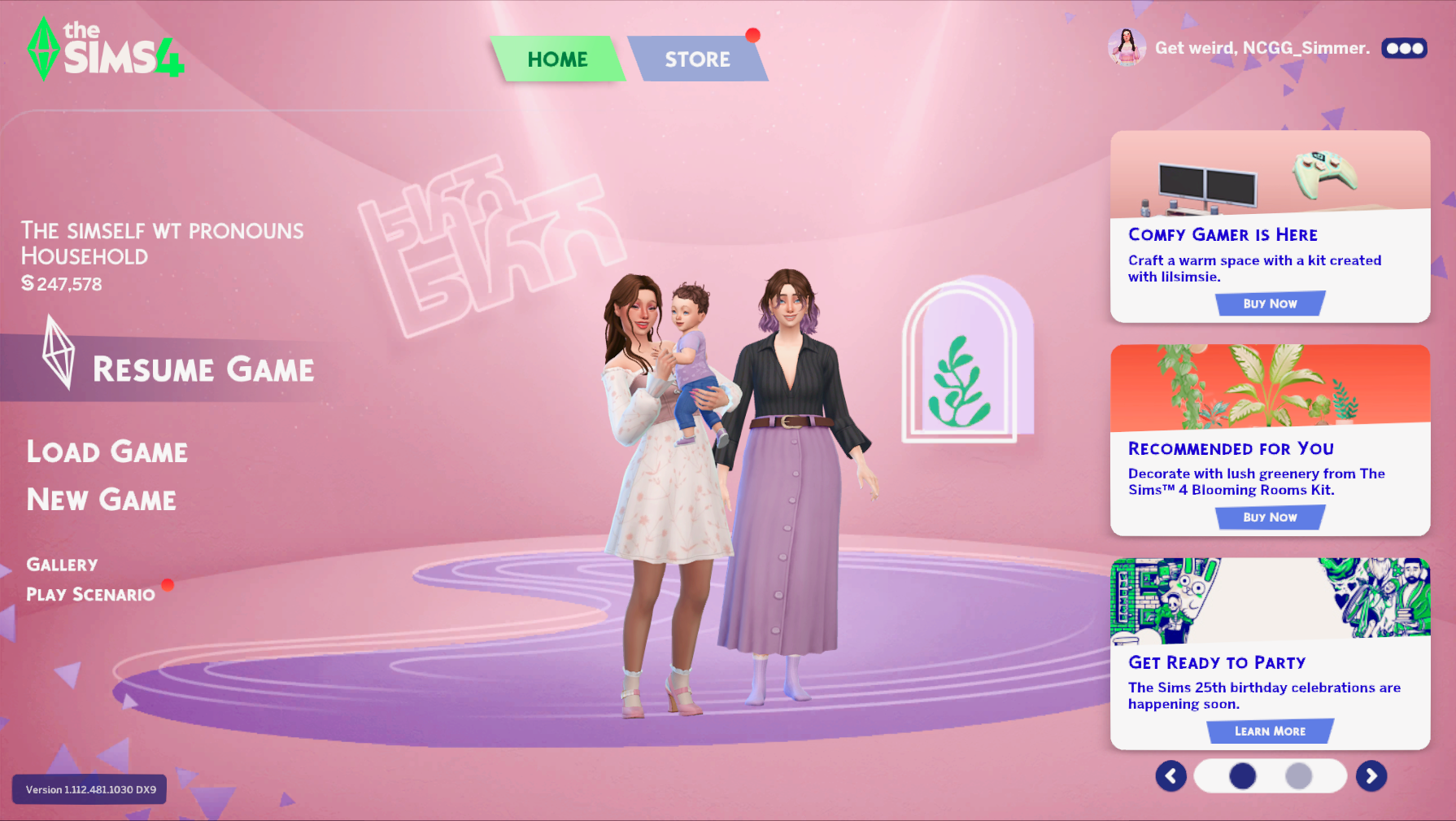Click Buy Now for Blooming Rooms kit

pyautogui.click(x=1269, y=517)
